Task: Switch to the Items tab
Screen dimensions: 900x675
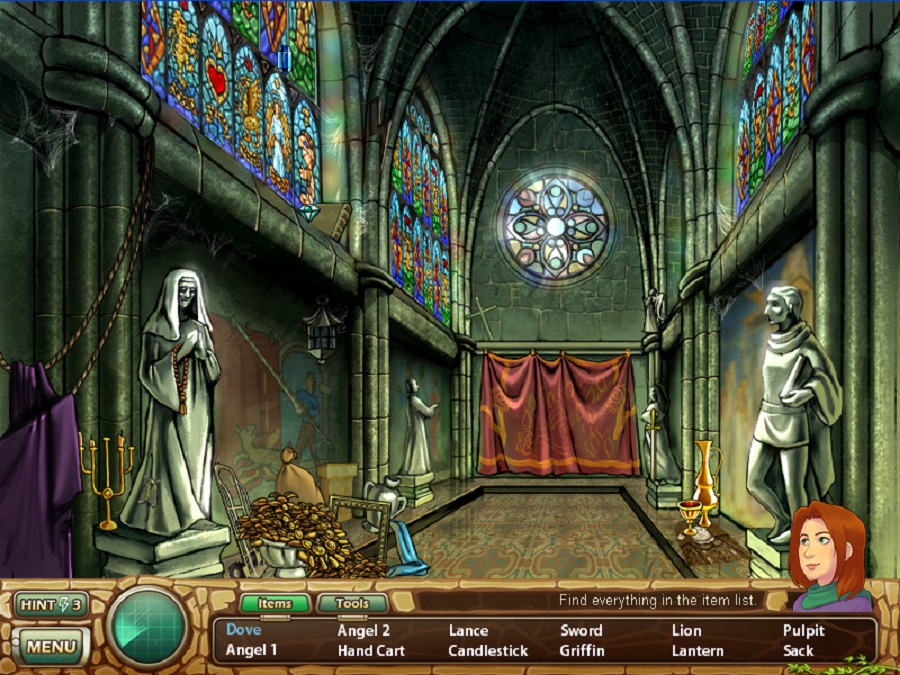Action: click(274, 604)
